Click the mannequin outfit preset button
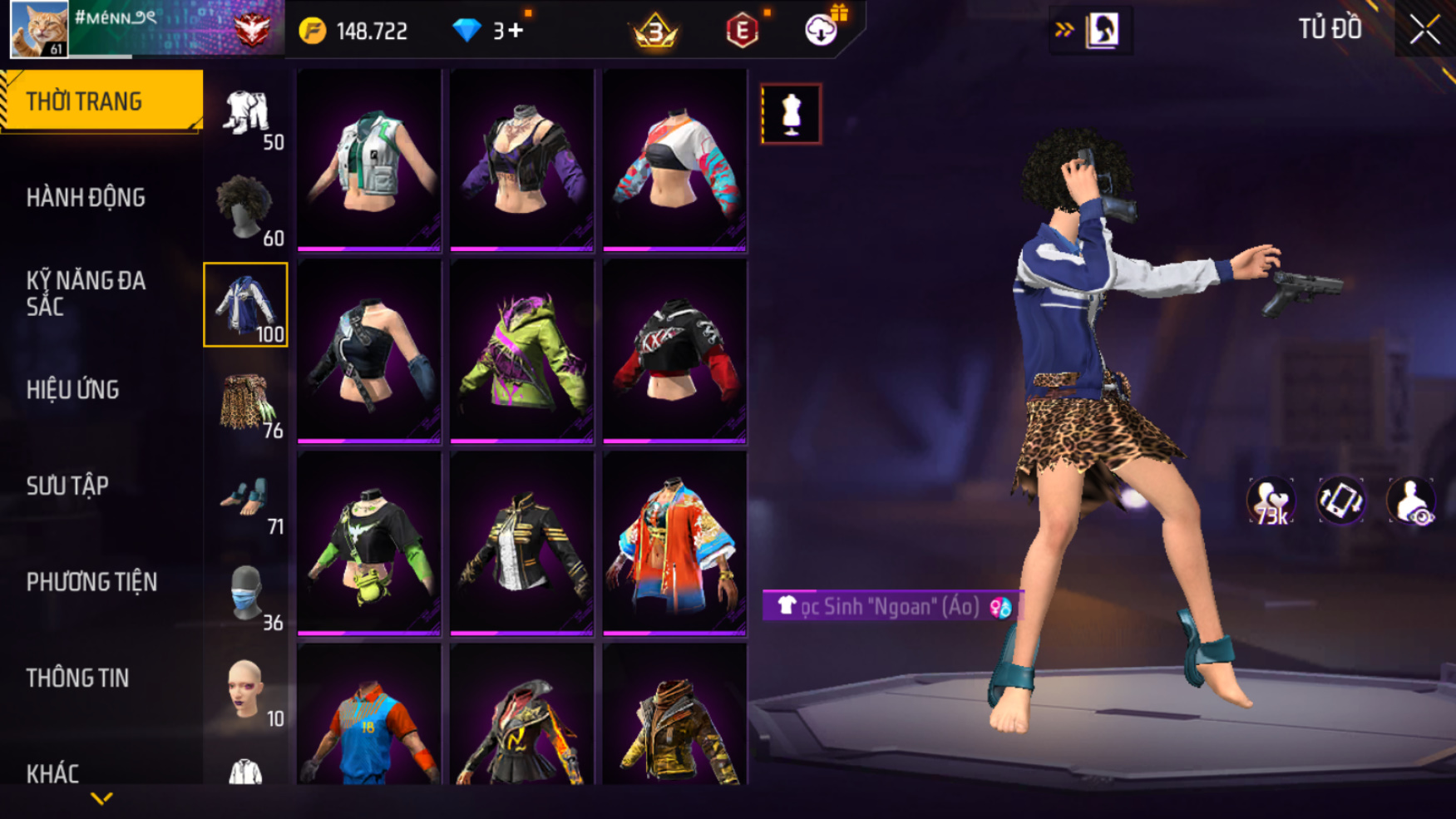The height and width of the screenshot is (819, 1456). (791, 114)
